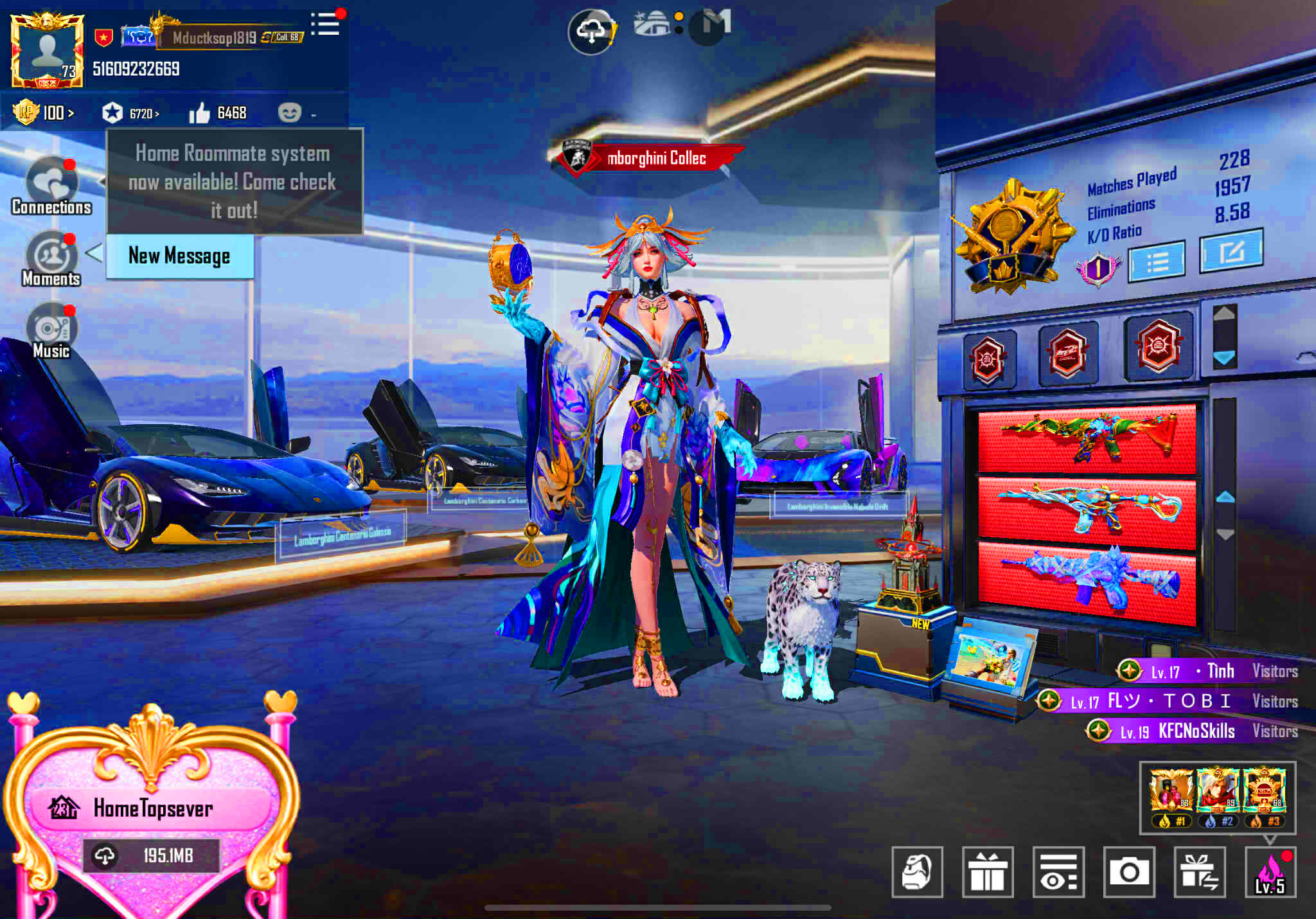Expand the New Message notification

click(x=179, y=256)
